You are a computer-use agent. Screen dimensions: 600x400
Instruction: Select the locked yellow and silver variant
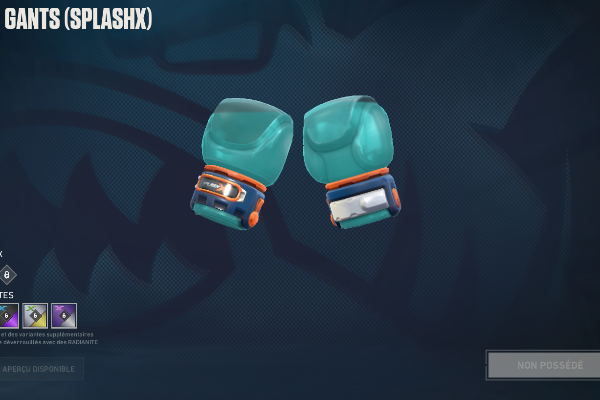35,316
